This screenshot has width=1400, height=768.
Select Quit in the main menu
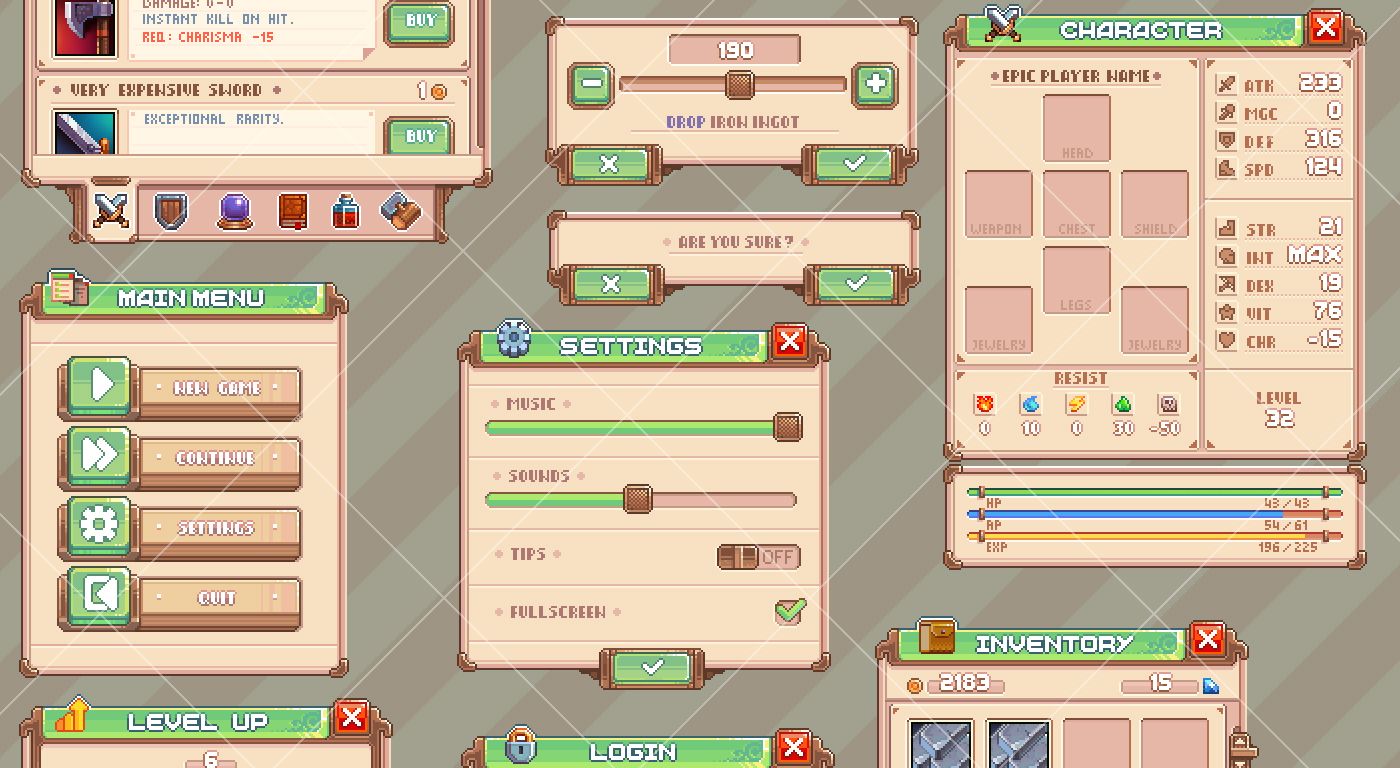coord(218,599)
